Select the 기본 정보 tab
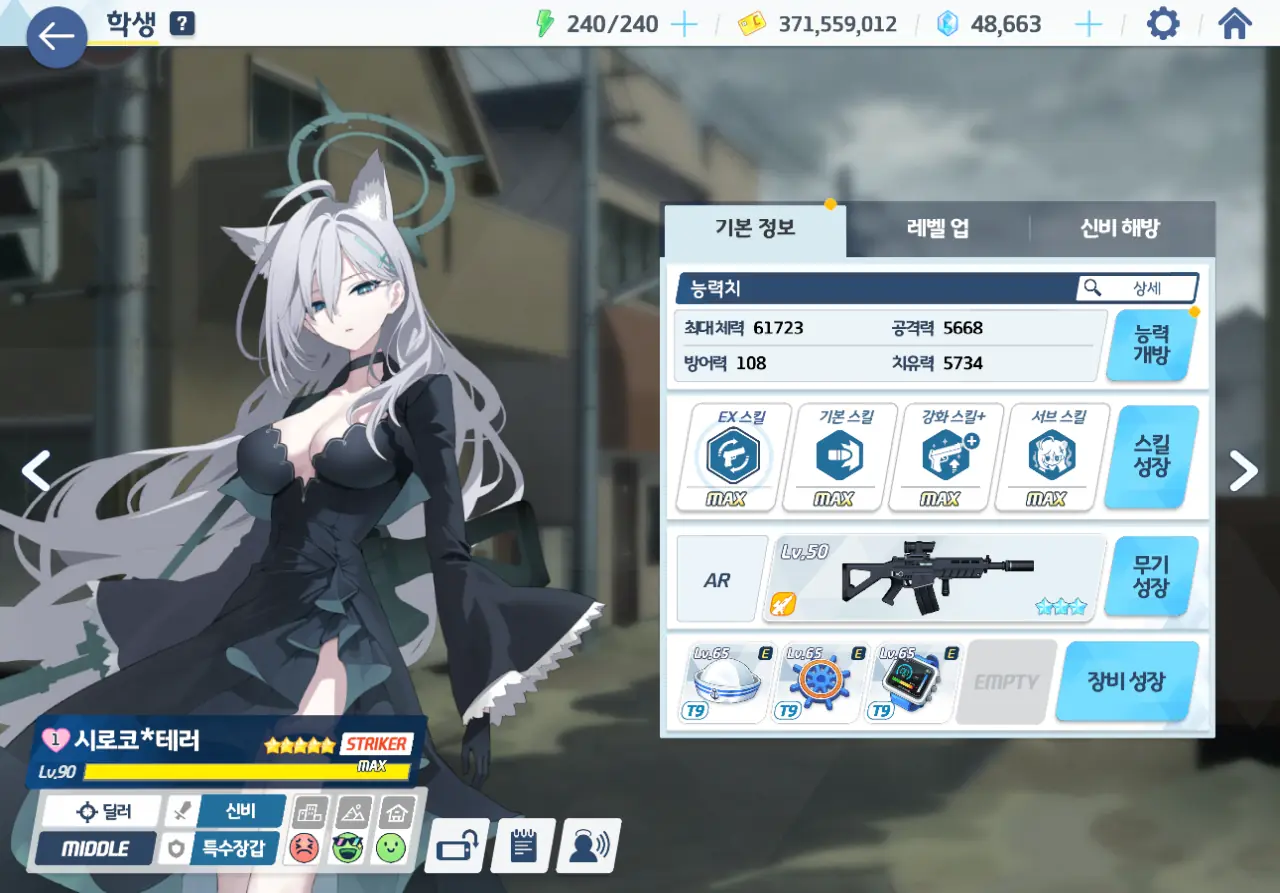The height and width of the screenshot is (893, 1280). click(x=755, y=228)
